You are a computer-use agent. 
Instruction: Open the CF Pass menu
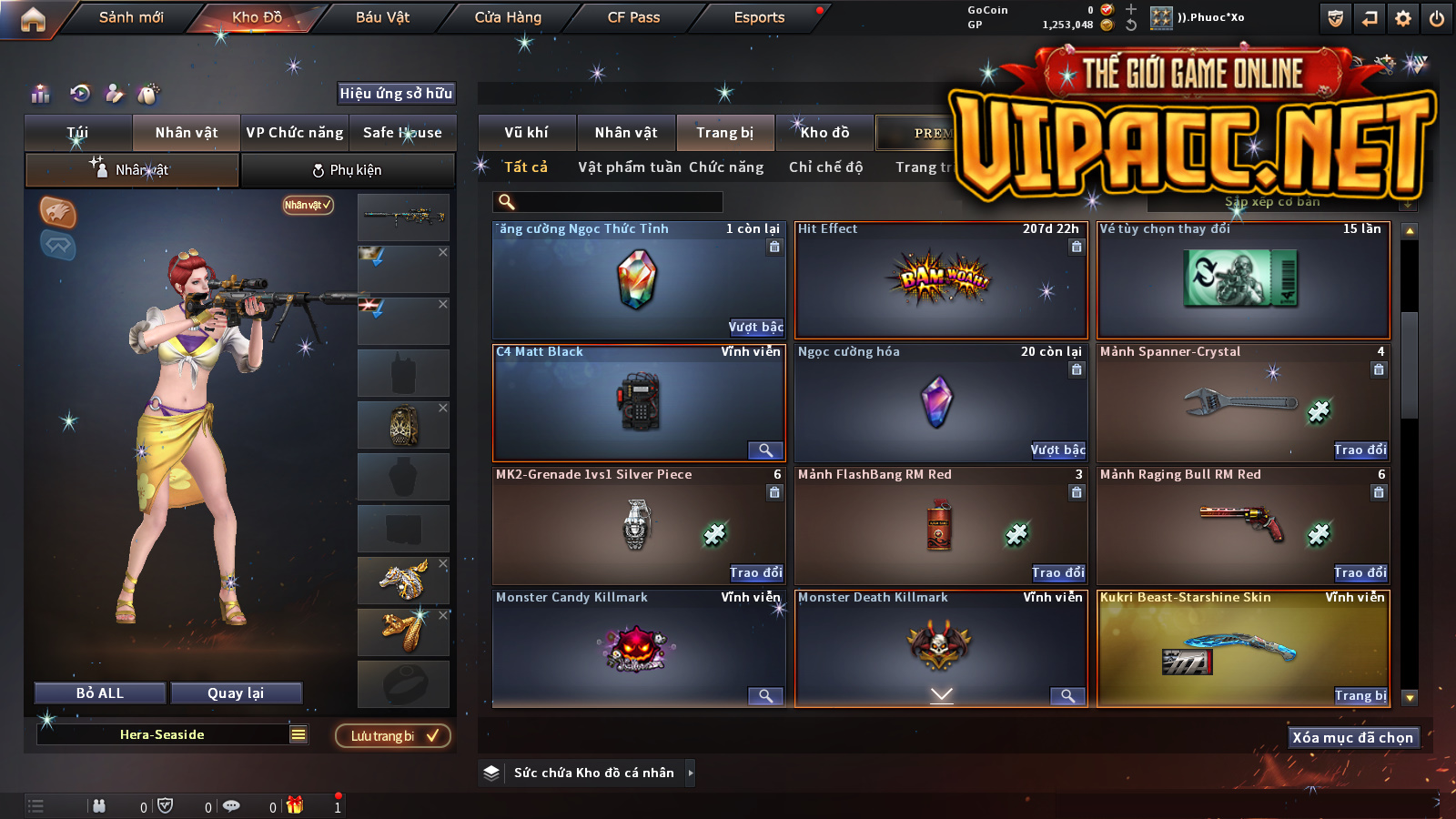(633, 17)
